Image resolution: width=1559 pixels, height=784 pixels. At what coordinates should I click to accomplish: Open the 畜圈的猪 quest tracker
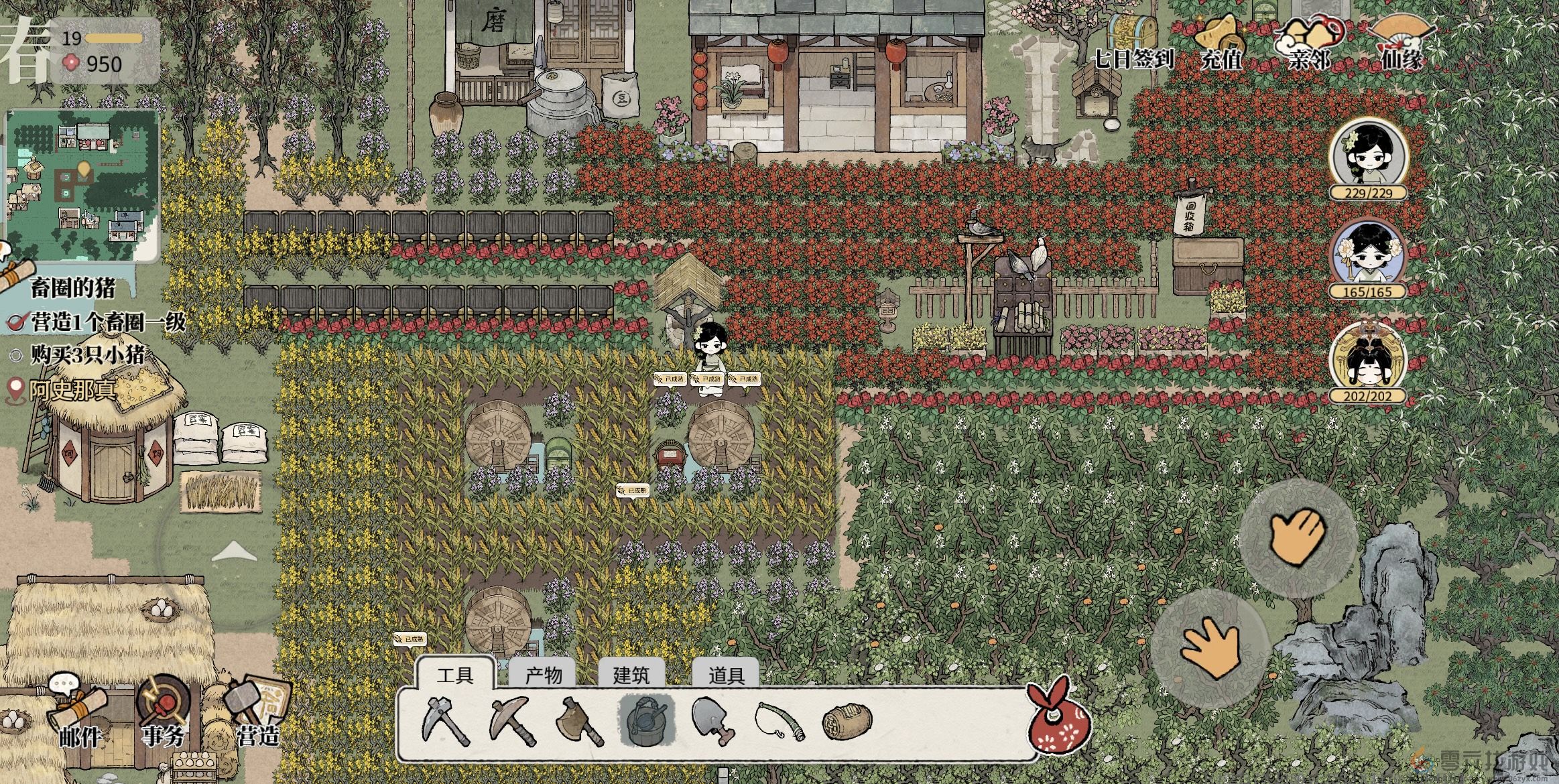coord(72,289)
